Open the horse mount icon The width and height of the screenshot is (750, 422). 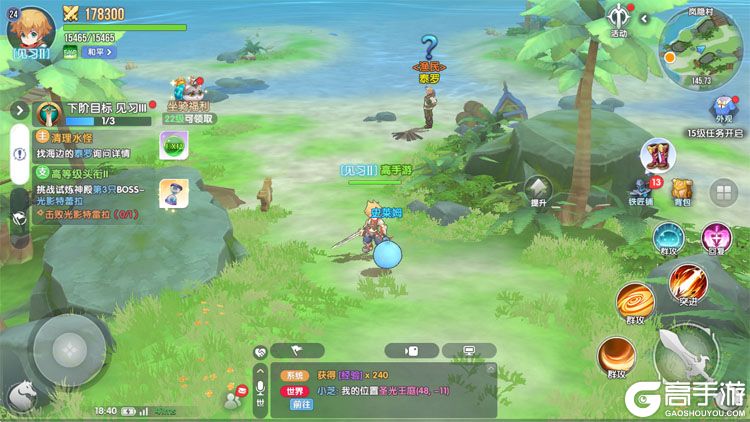(19, 398)
